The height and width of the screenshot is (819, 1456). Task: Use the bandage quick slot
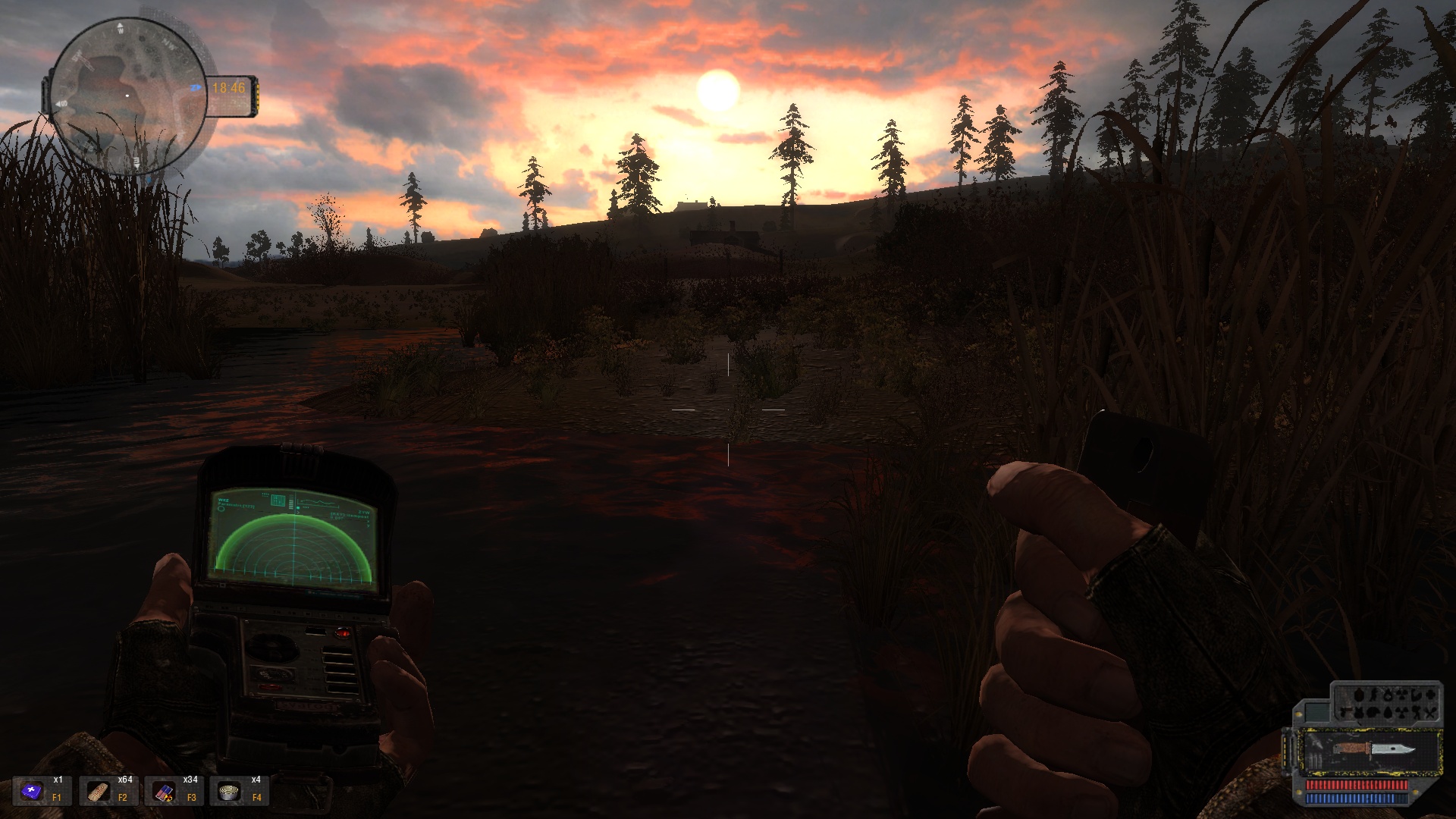(x=97, y=792)
